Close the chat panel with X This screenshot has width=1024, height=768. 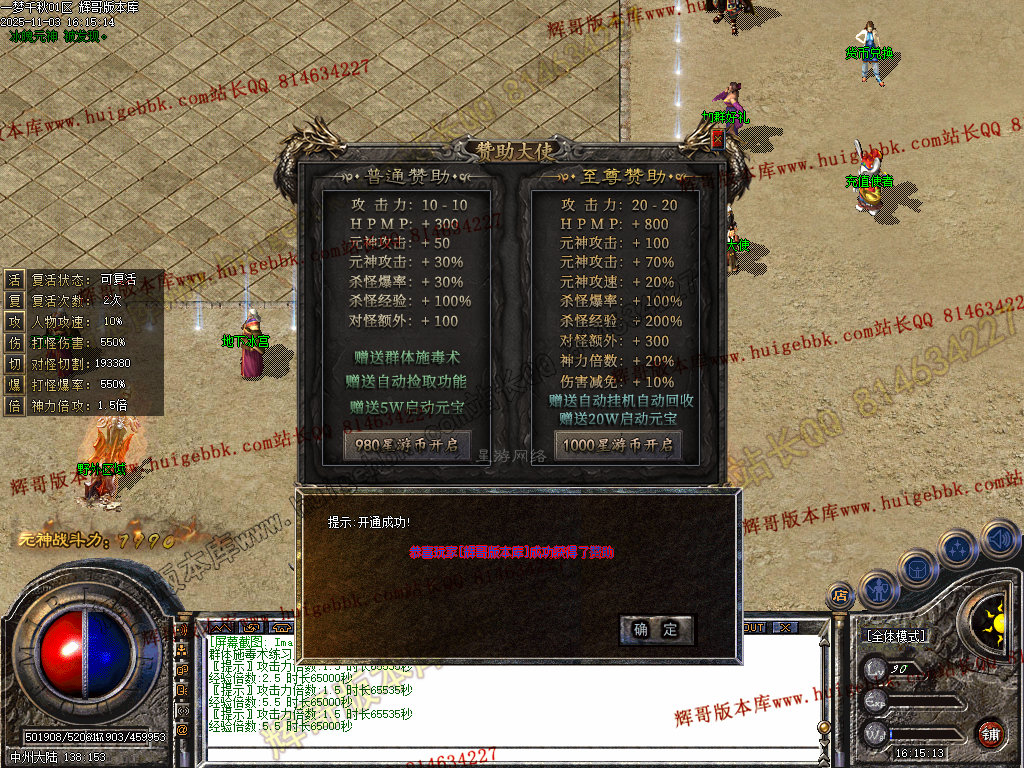click(x=786, y=627)
